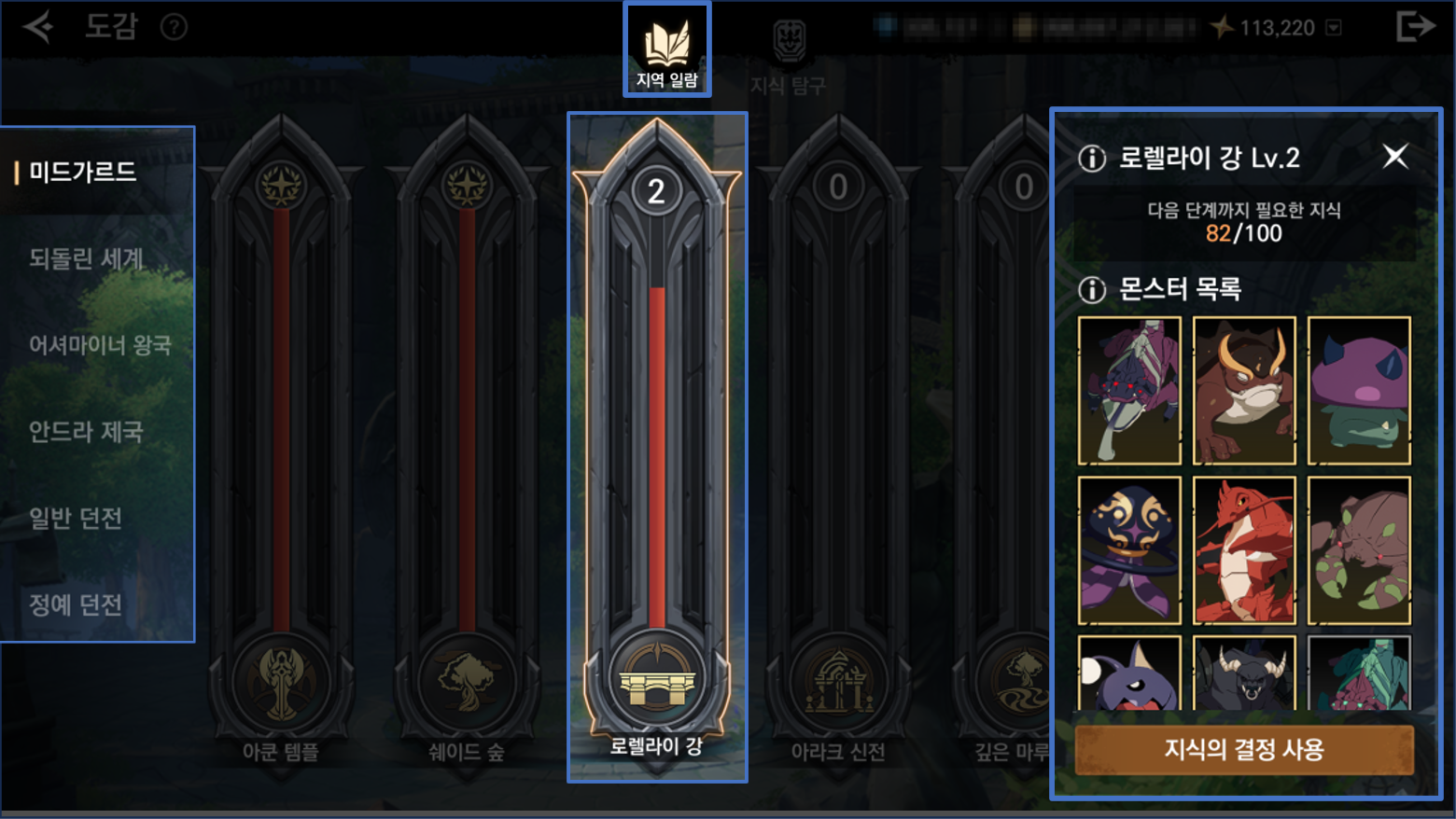Open the 몬스터 목록 info icon
The width and height of the screenshot is (1456, 819).
[x=1092, y=290]
